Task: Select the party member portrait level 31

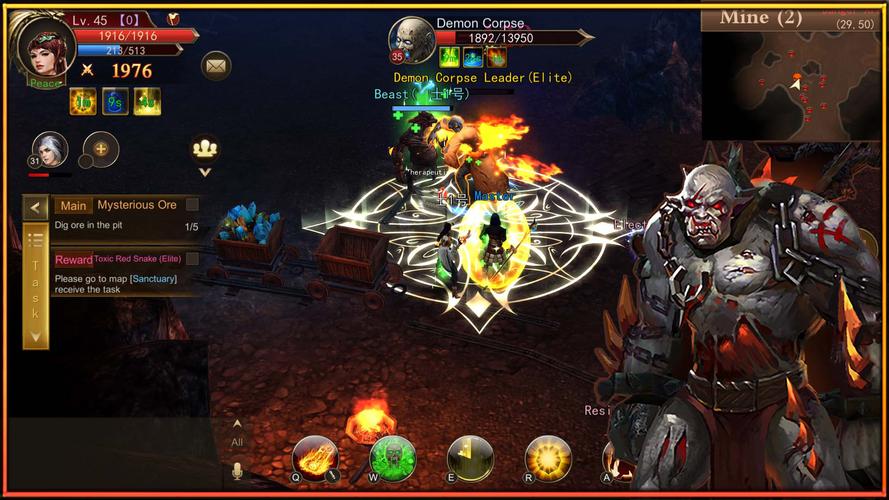Action: pyautogui.click(x=50, y=149)
